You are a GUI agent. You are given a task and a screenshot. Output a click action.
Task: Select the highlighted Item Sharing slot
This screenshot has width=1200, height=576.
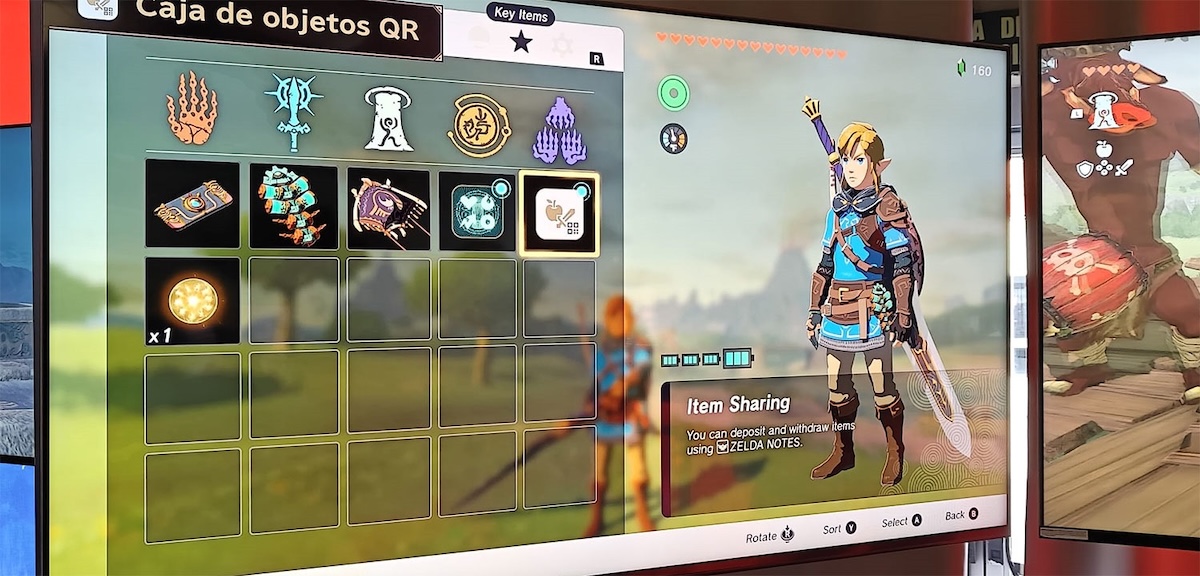[560, 213]
